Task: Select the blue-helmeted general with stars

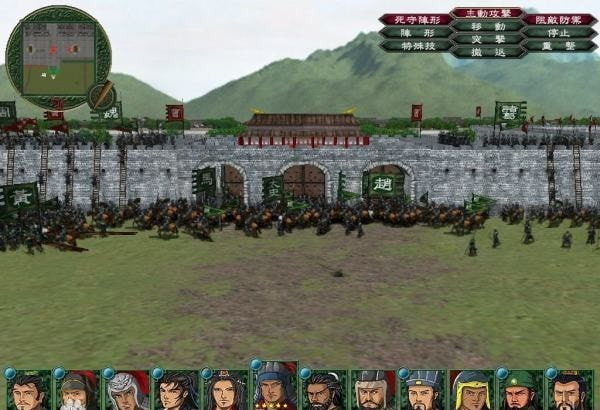Action: 273,387
